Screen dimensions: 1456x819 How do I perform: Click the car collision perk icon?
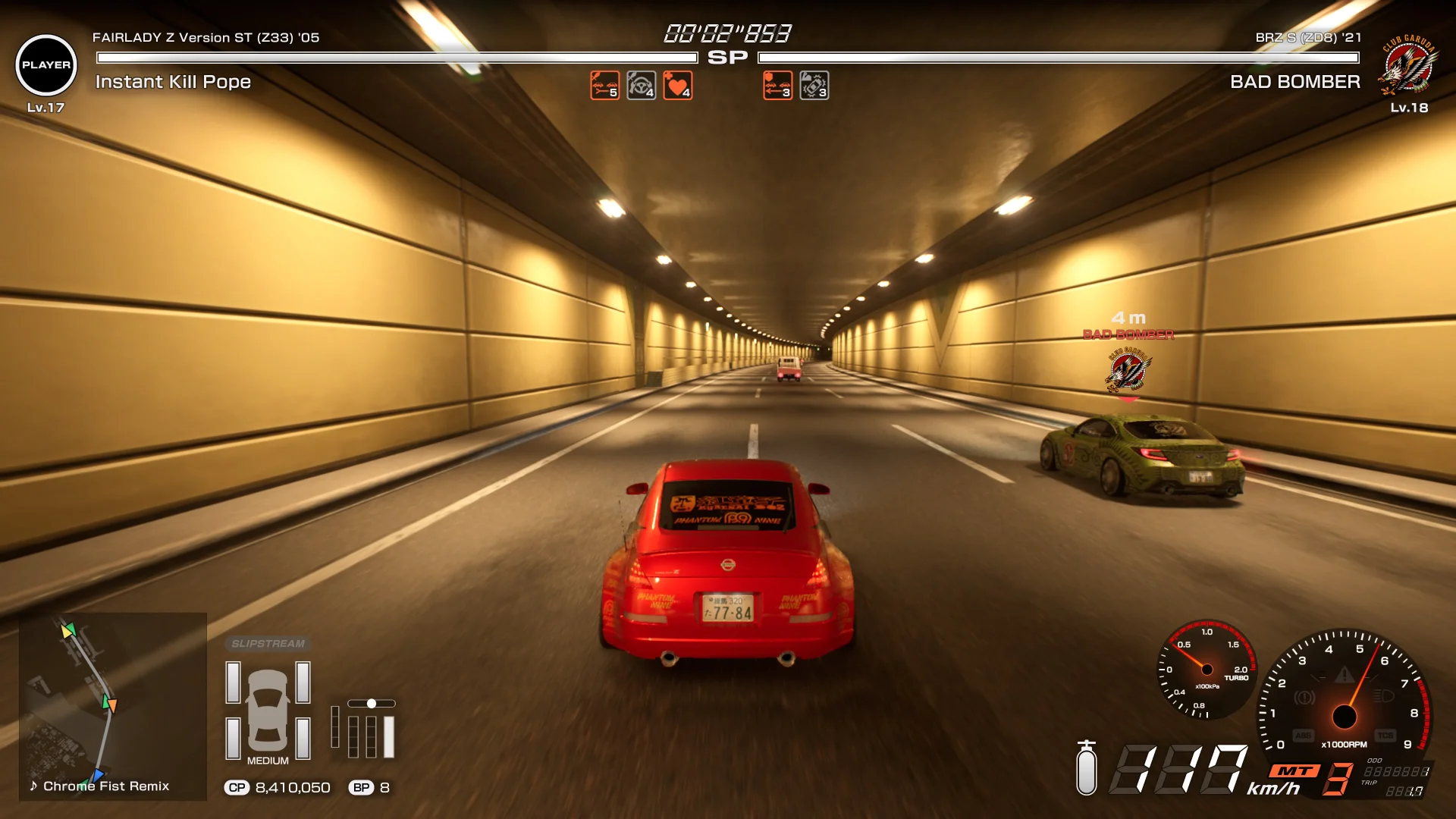click(x=814, y=86)
